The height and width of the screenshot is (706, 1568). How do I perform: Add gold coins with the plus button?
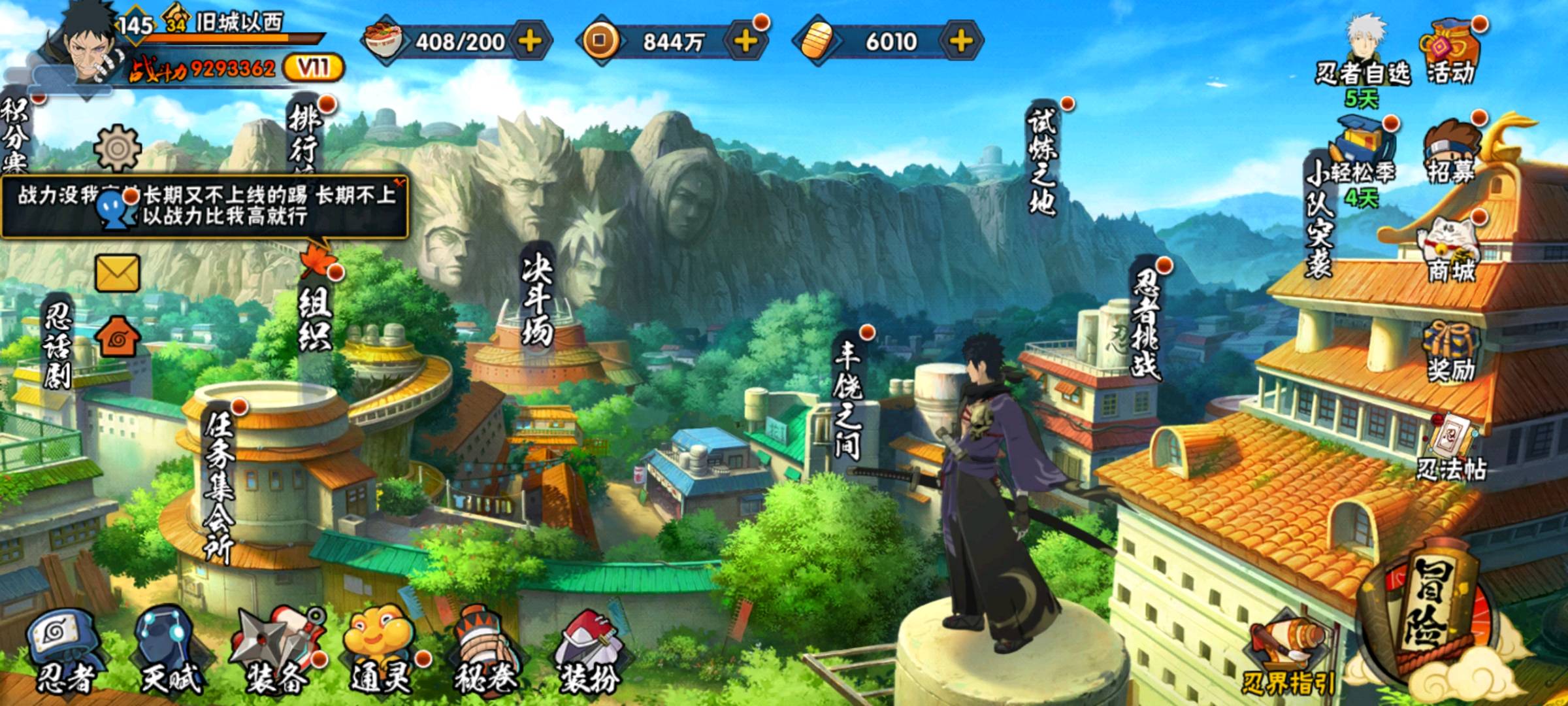click(x=745, y=41)
